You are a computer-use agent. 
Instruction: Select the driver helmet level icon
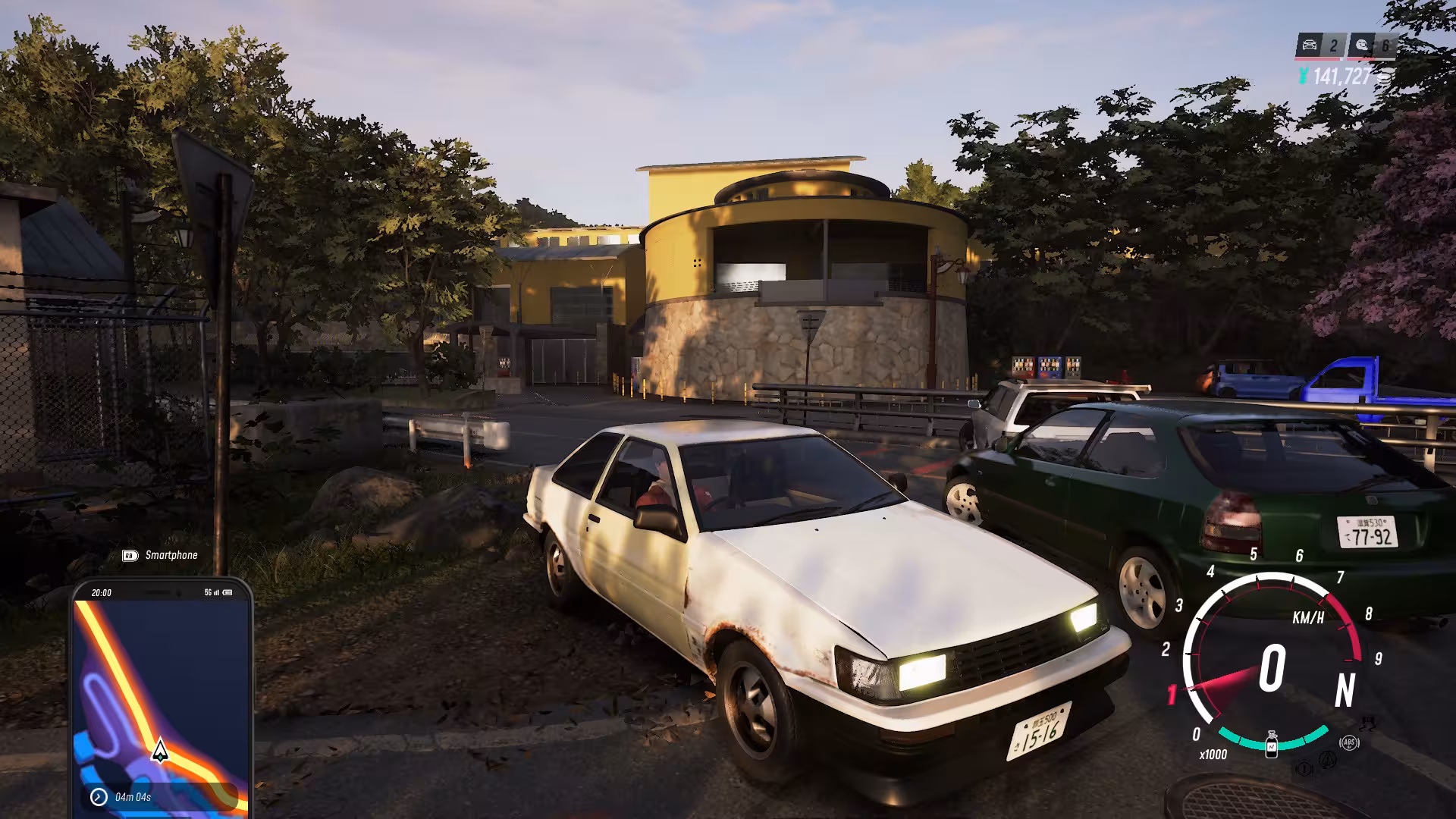(x=1360, y=45)
